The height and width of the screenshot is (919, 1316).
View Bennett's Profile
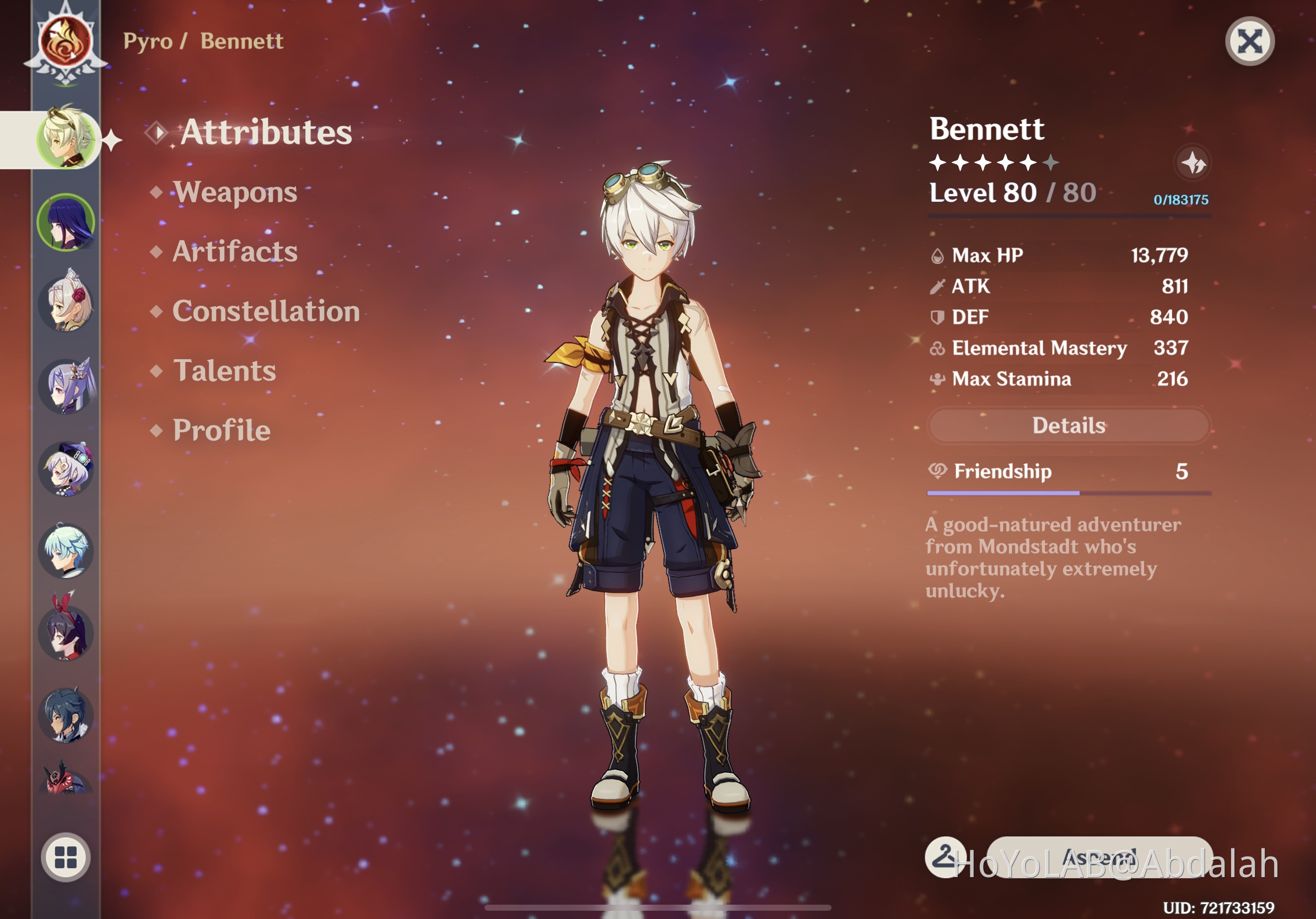[221, 430]
